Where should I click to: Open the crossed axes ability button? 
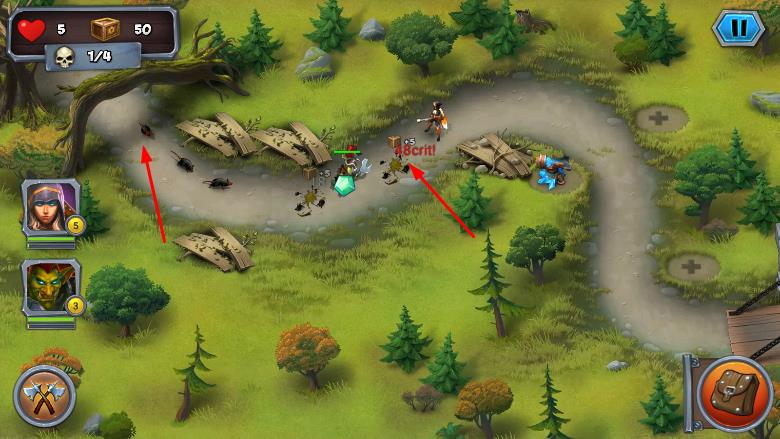click(x=45, y=397)
